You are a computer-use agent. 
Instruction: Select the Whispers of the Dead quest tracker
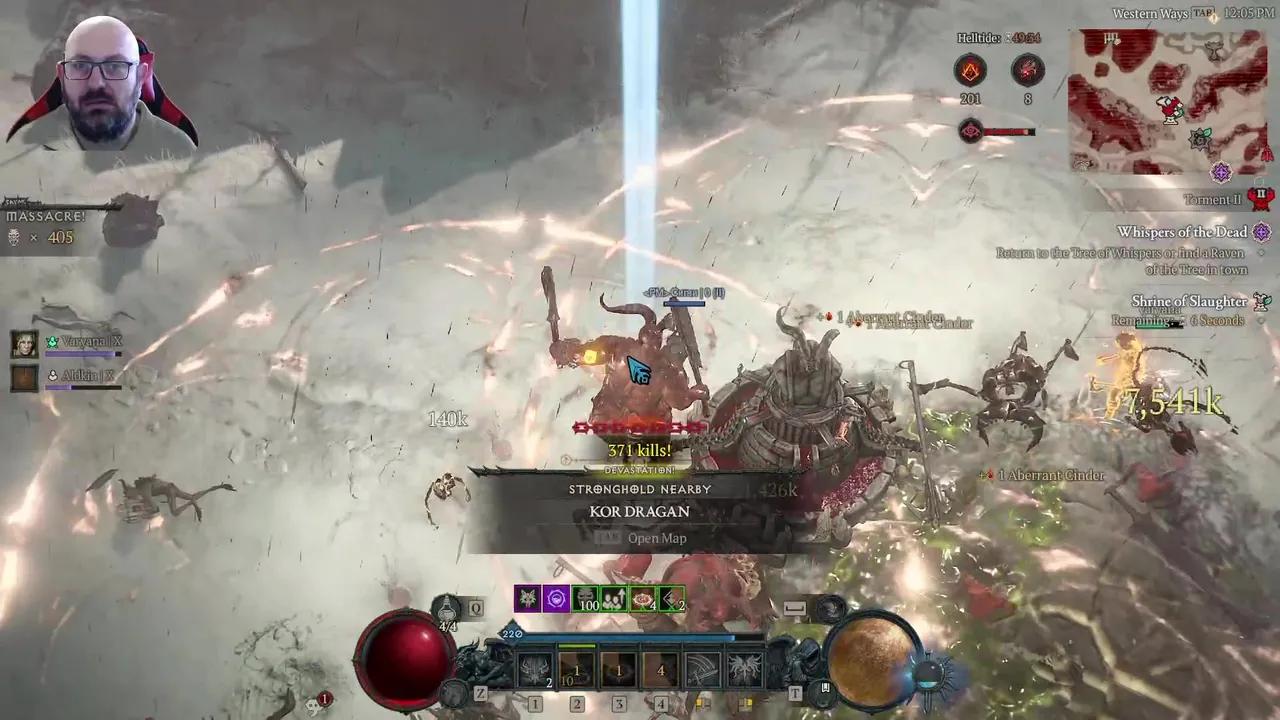pos(1182,232)
